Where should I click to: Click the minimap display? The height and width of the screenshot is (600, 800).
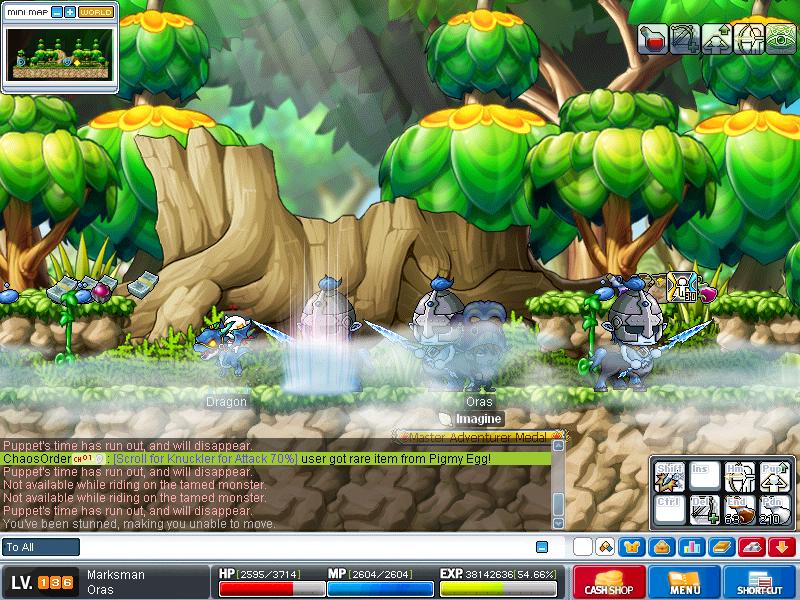coord(58,53)
